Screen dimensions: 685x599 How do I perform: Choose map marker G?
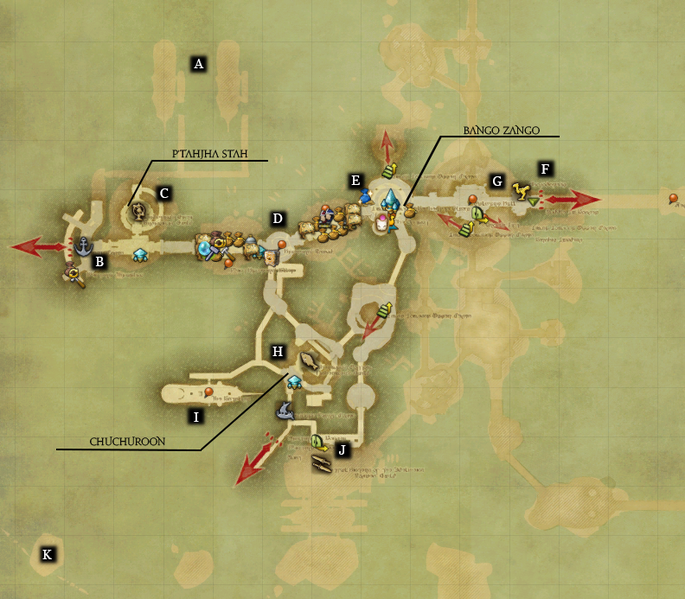tap(496, 181)
